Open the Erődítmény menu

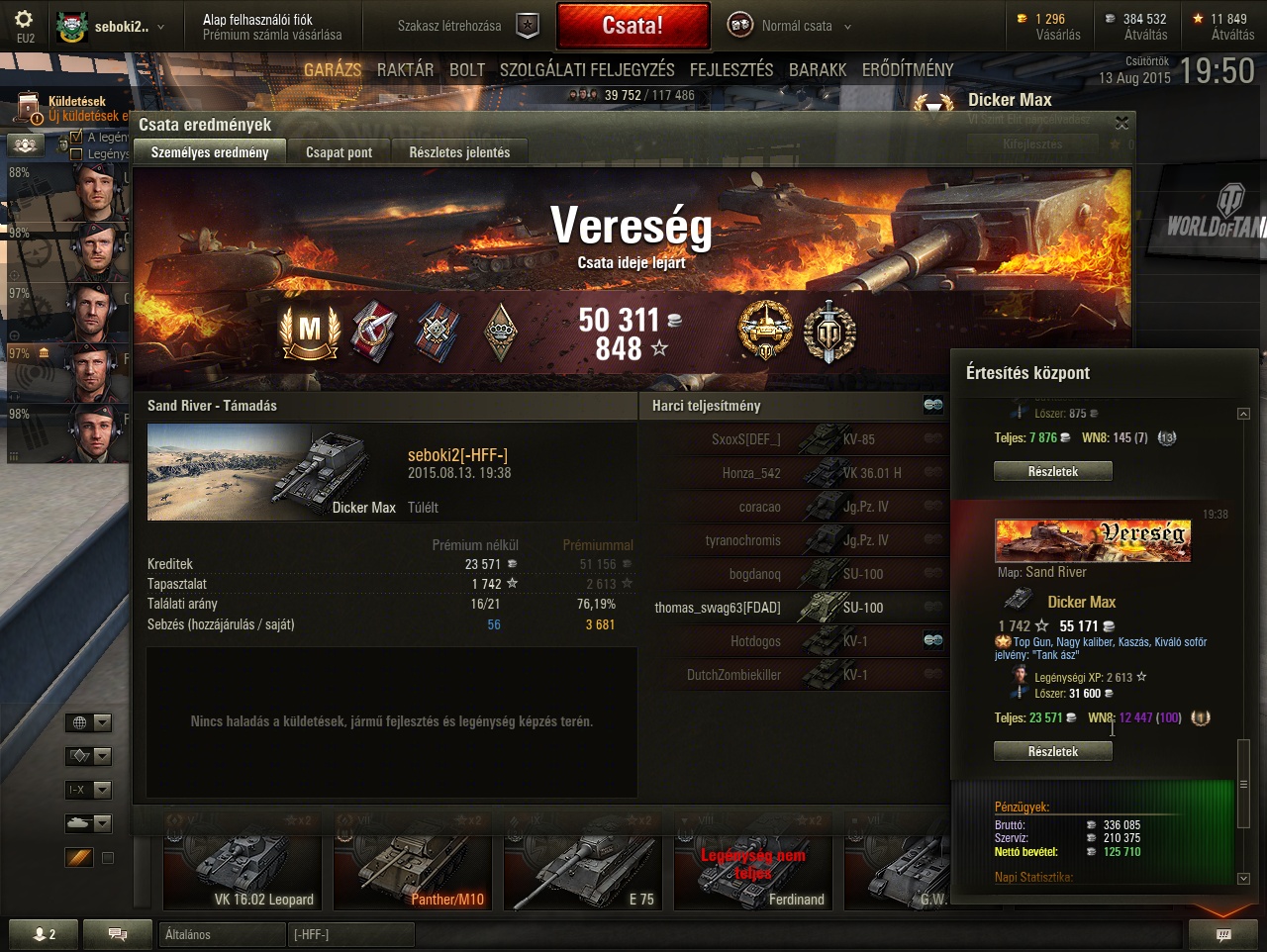pos(908,69)
